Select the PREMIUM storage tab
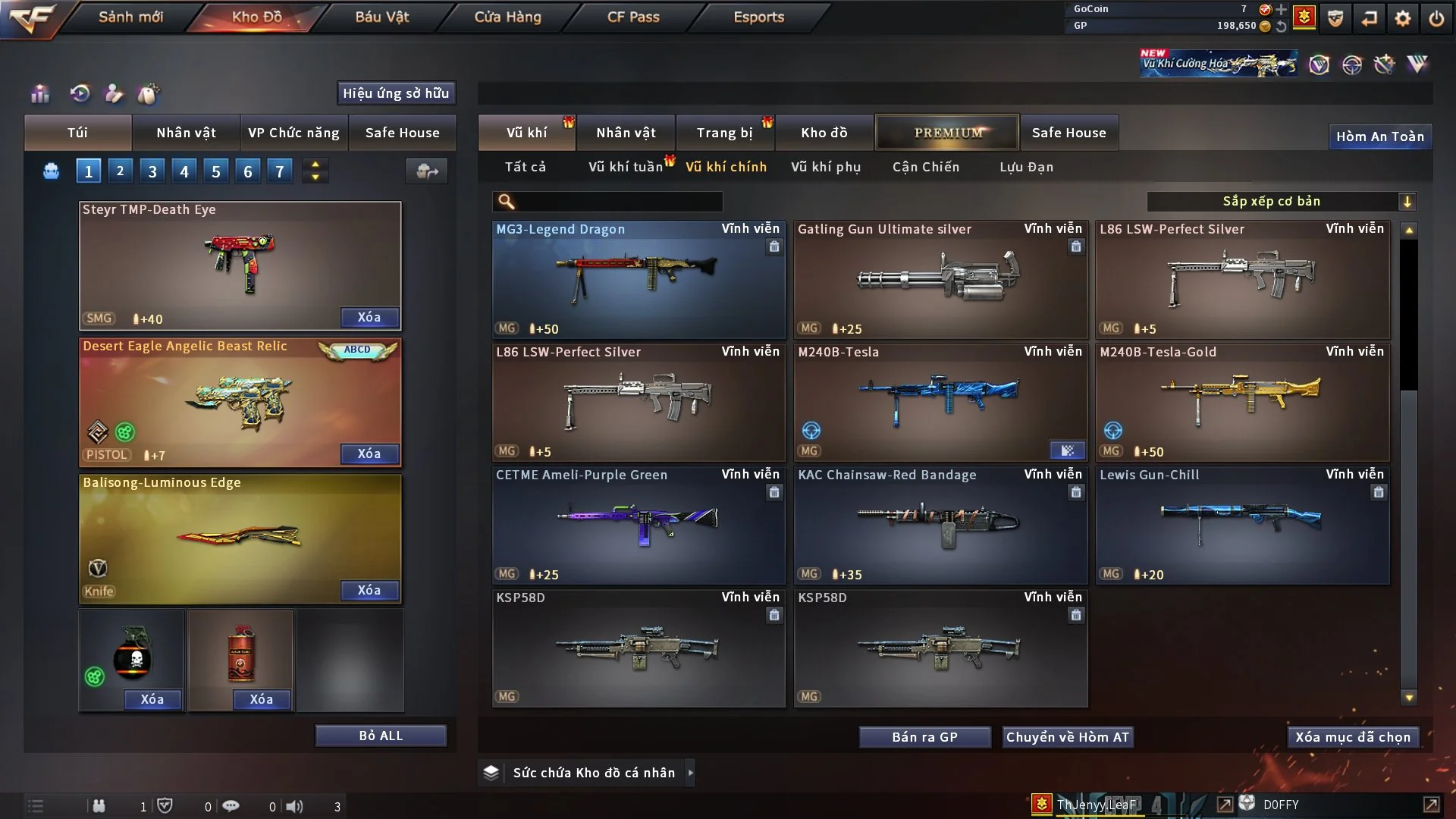Screen dimensions: 1456x819 (947, 133)
